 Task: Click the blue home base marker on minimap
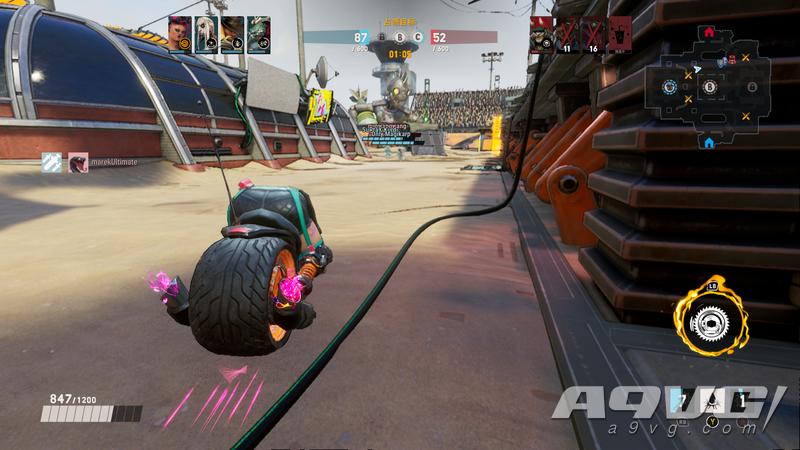(x=709, y=143)
